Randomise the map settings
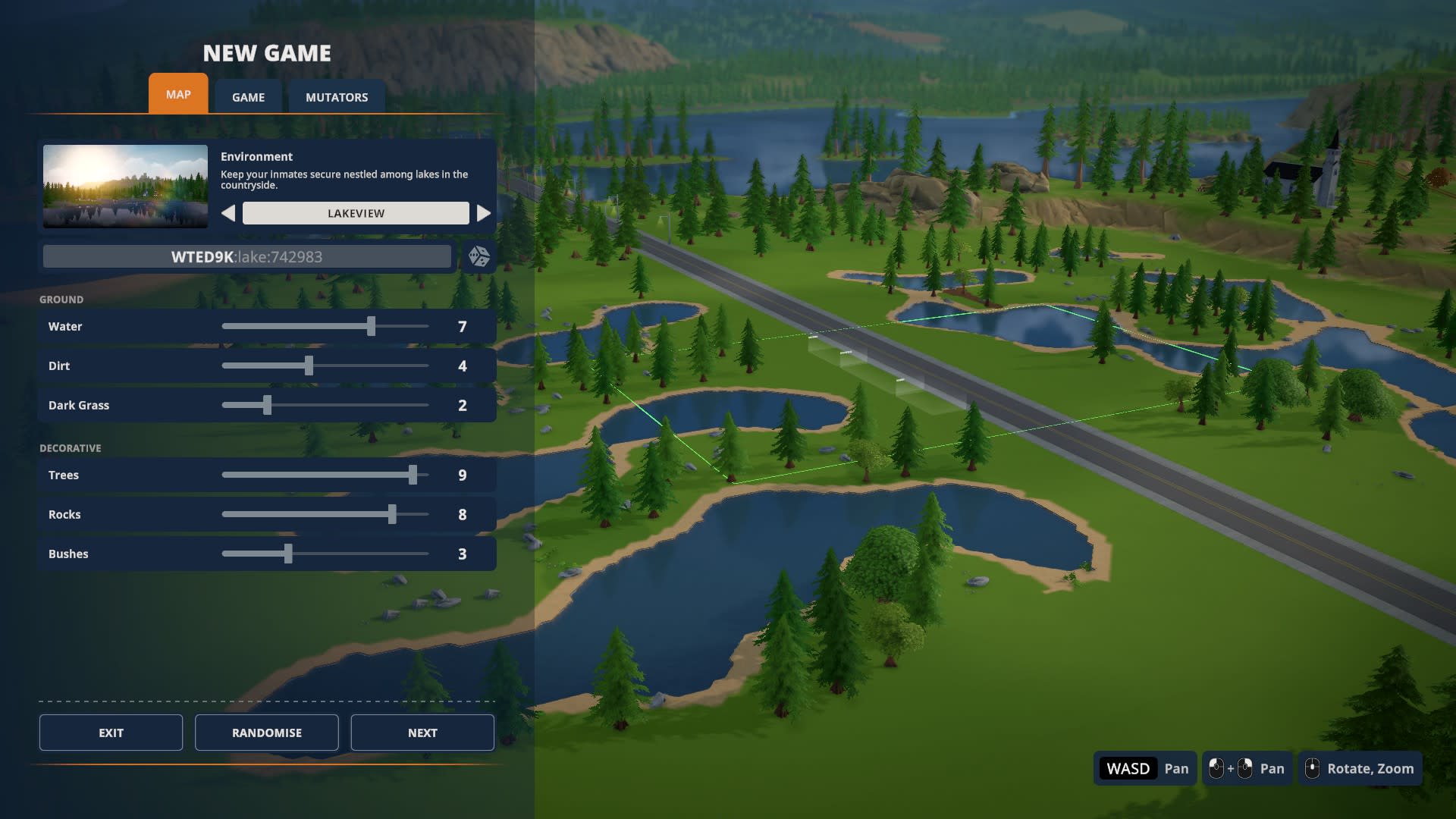 pyautogui.click(x=266, y=733)
